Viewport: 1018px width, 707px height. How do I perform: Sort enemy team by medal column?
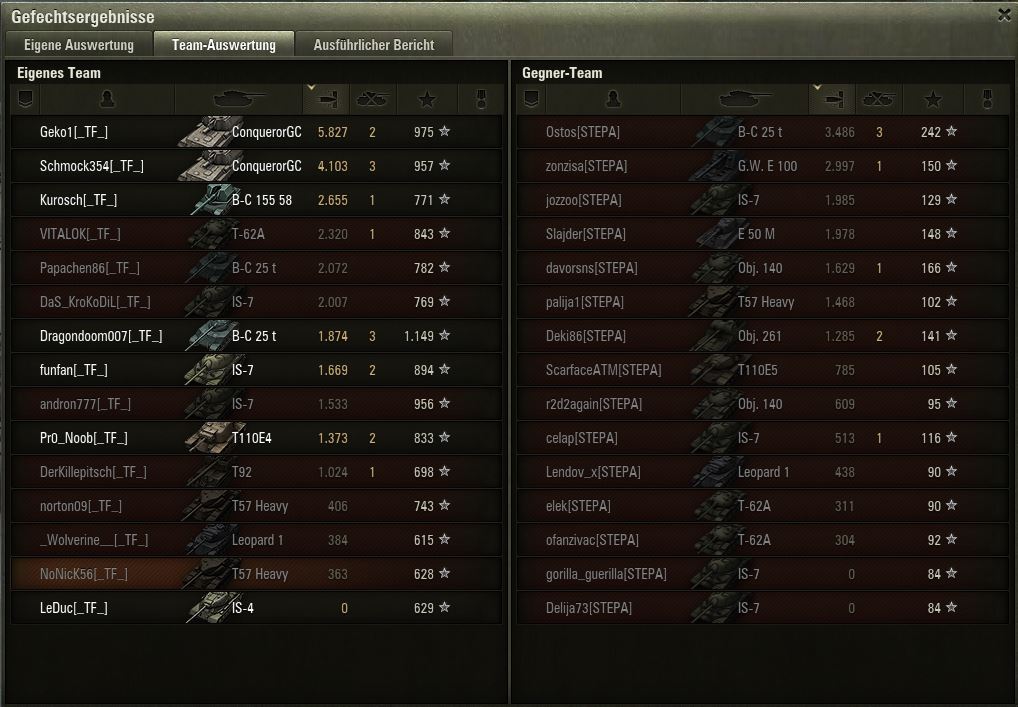985,99
